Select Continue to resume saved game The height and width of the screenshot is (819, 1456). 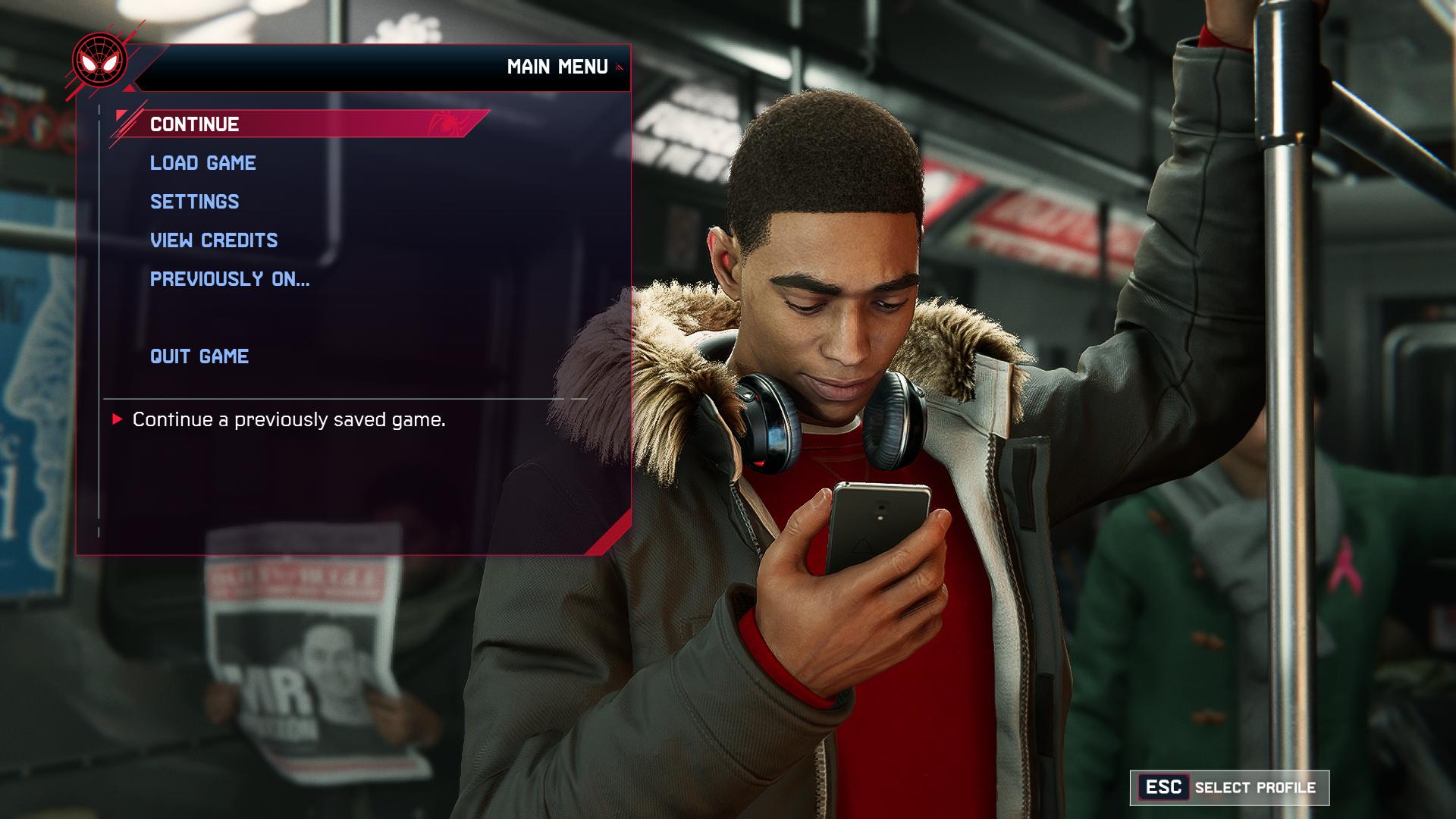pos(195,124)
